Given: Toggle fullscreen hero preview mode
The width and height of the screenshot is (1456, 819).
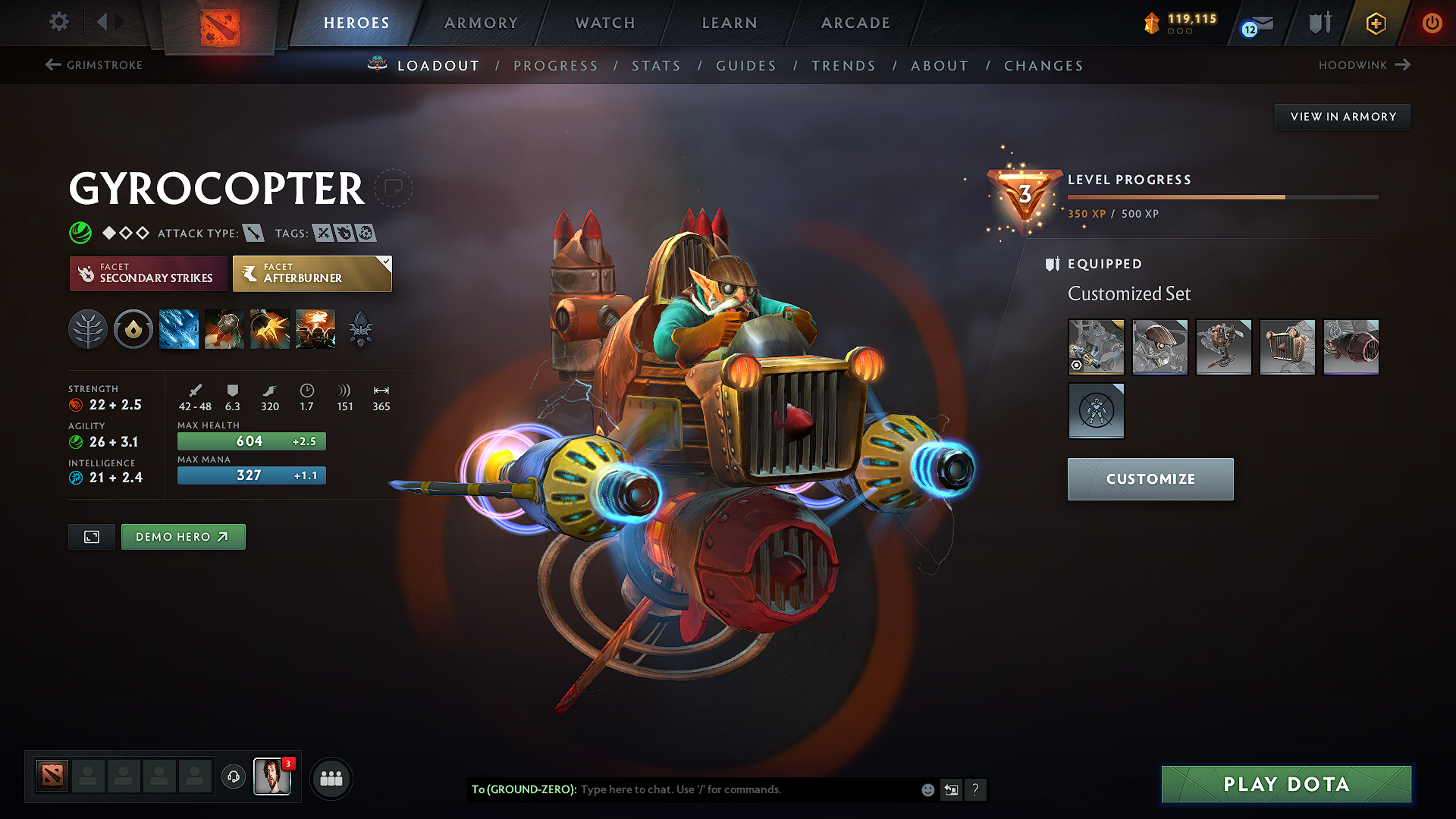Looking at the screenshot, I should click(x=91, y=536).
